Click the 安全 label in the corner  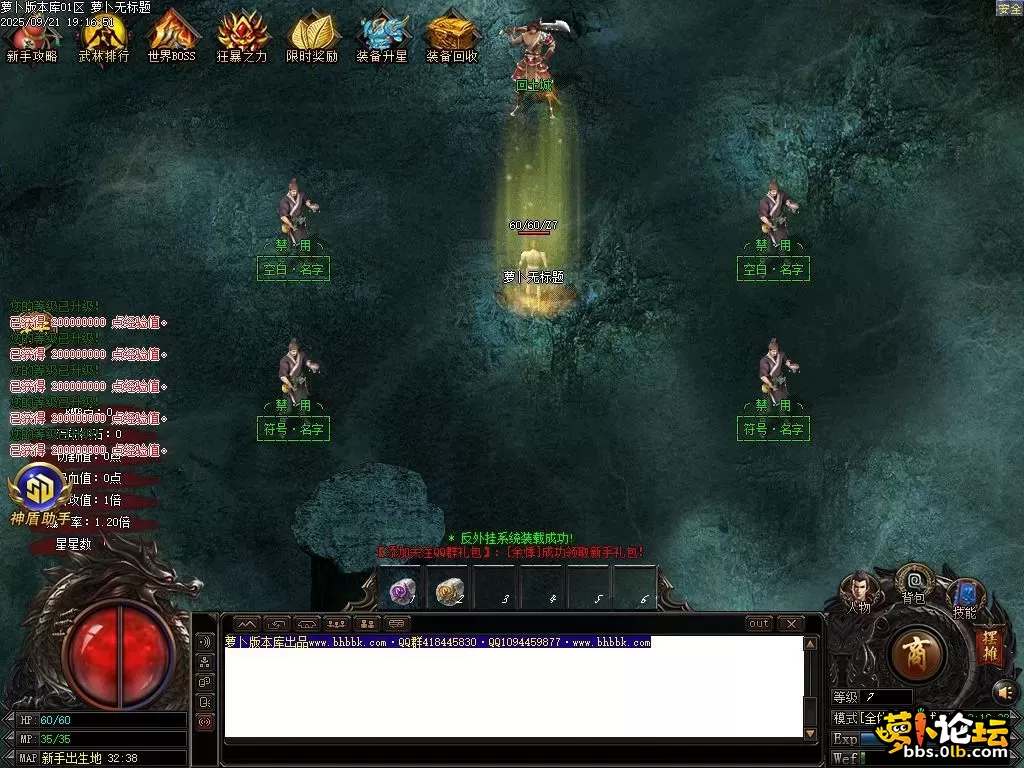tap(1009, 9)
